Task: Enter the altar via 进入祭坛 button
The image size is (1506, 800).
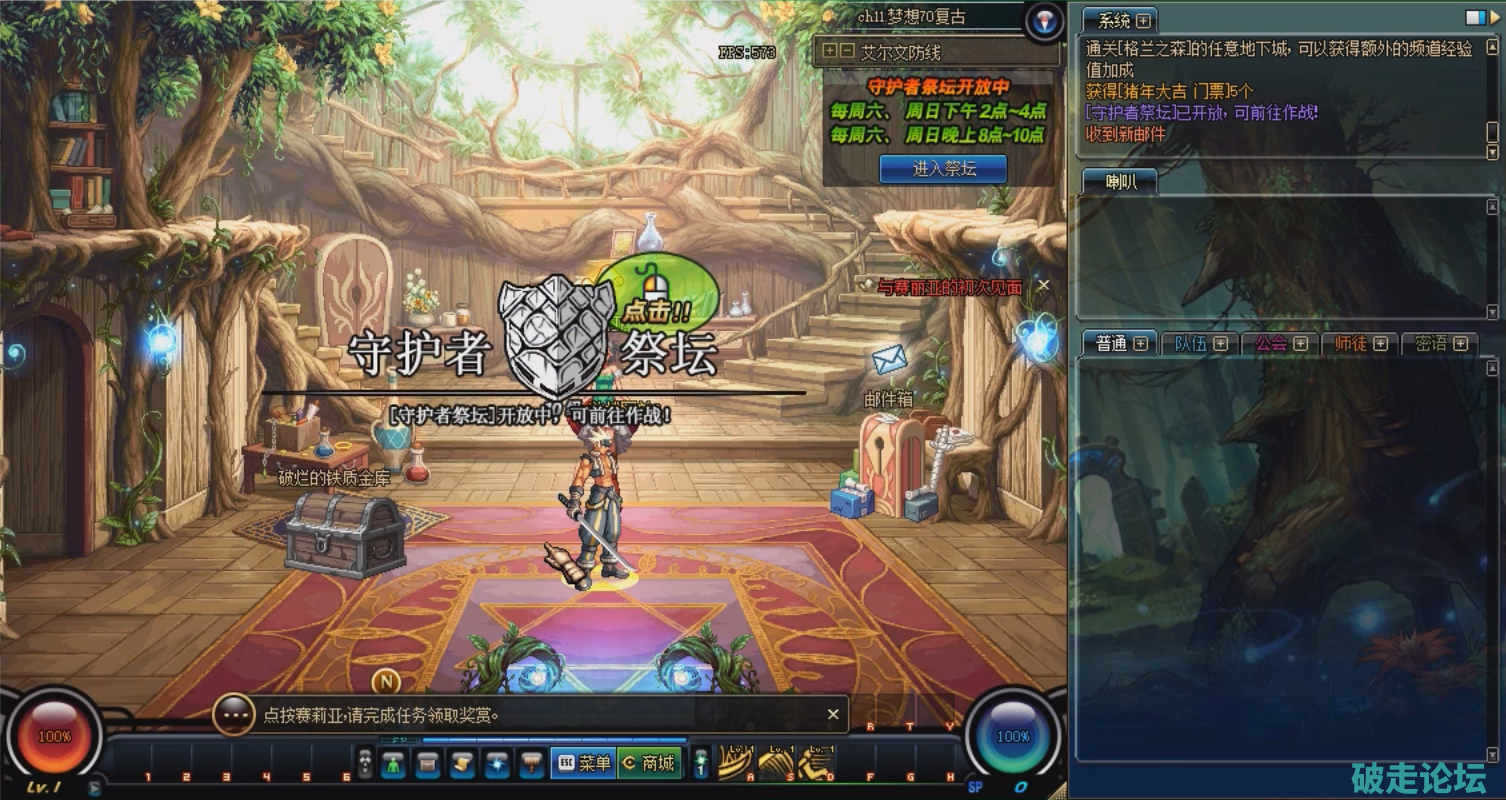Action: [943, 169]
